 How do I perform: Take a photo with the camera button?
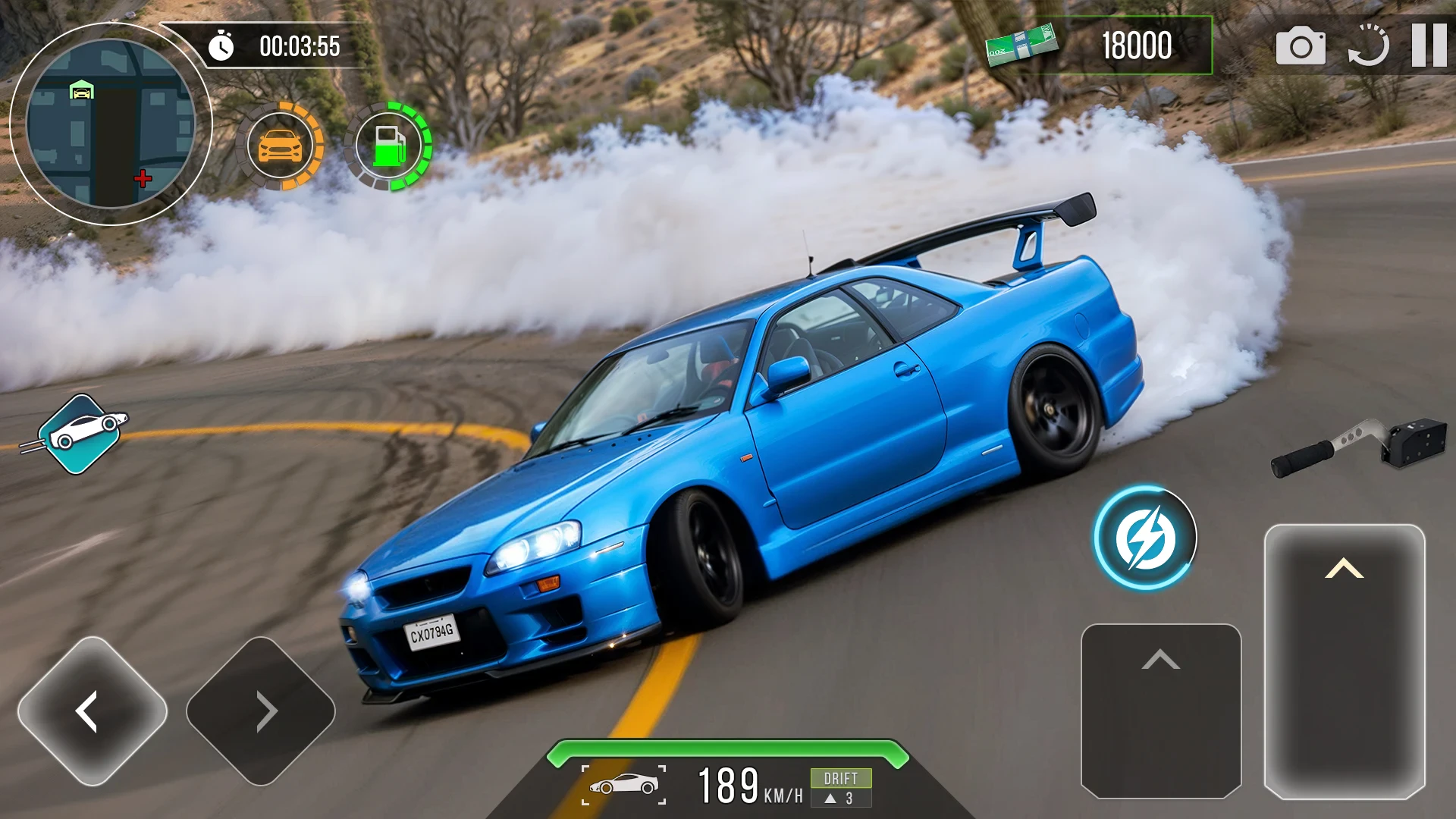coord(1301,46)
